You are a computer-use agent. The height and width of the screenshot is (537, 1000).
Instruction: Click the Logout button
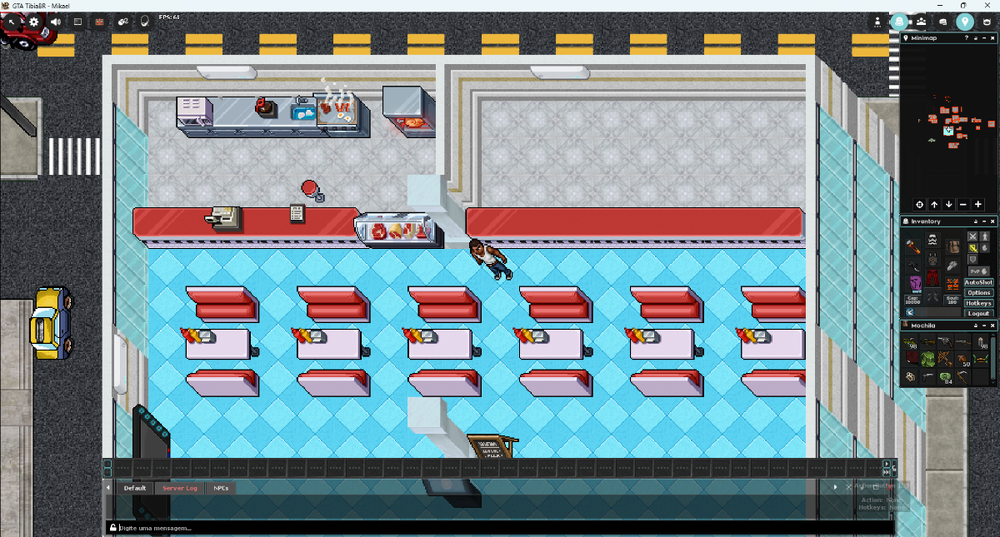pyautogui.click(x=979, y=313)
